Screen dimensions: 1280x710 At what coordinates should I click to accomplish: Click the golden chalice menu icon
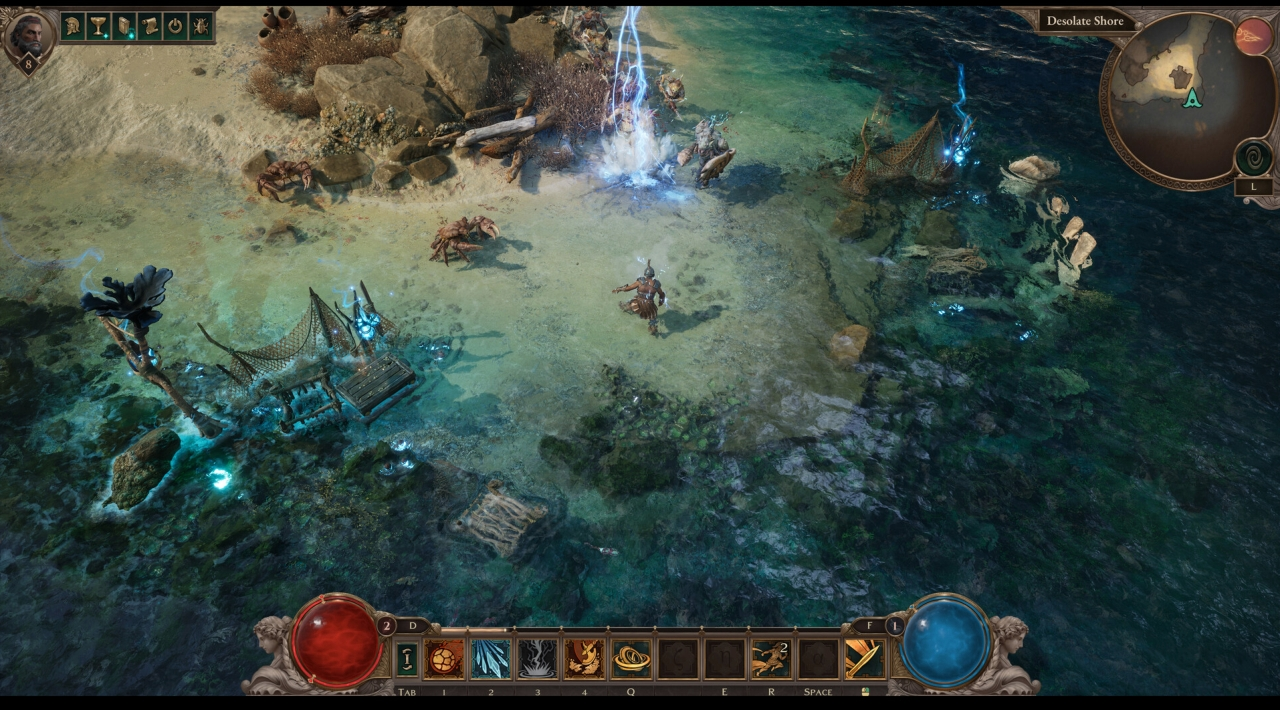pyautogui.click(x=99, y=26)
